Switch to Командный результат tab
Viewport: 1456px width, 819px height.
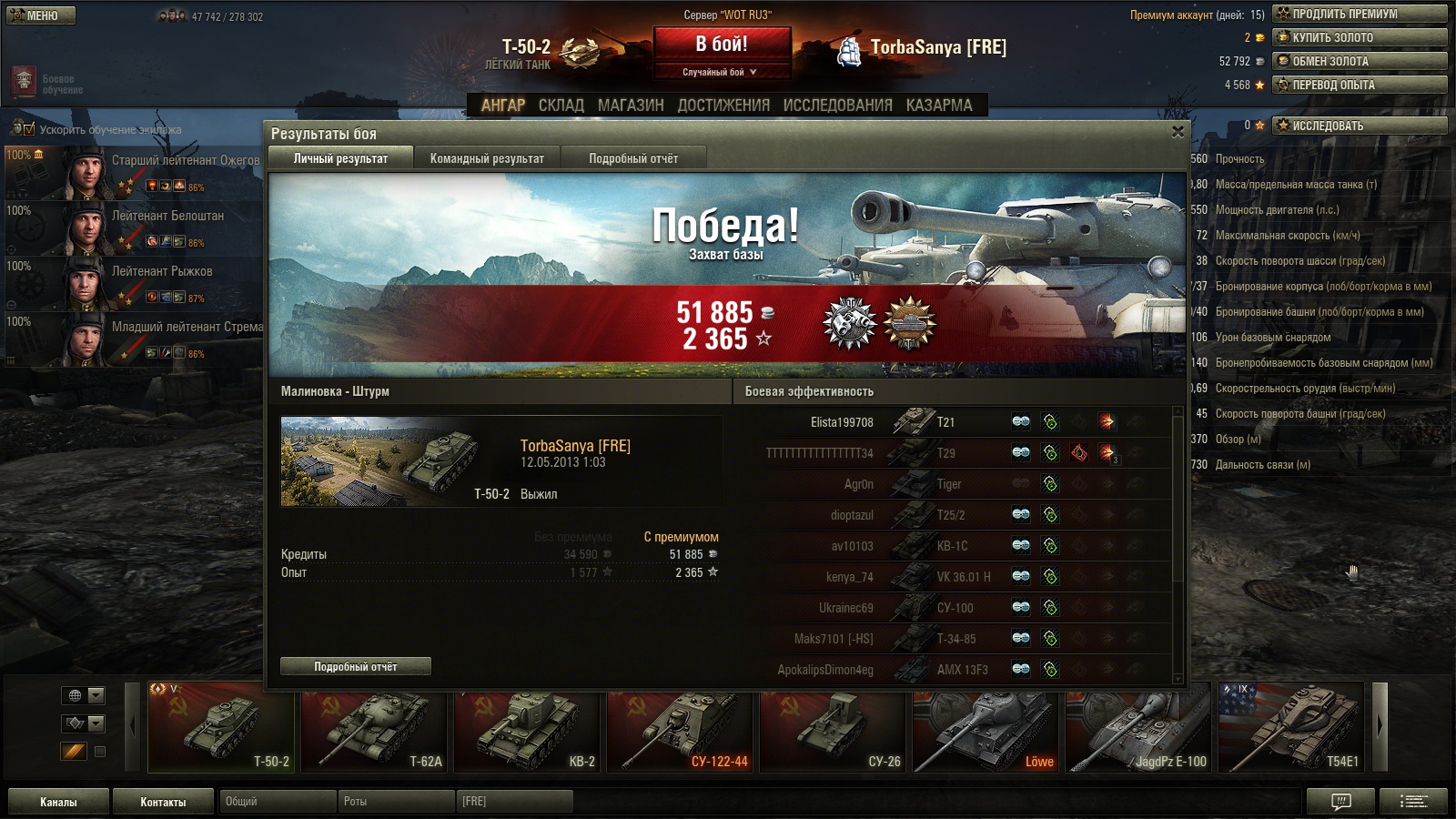click(487, 158)
